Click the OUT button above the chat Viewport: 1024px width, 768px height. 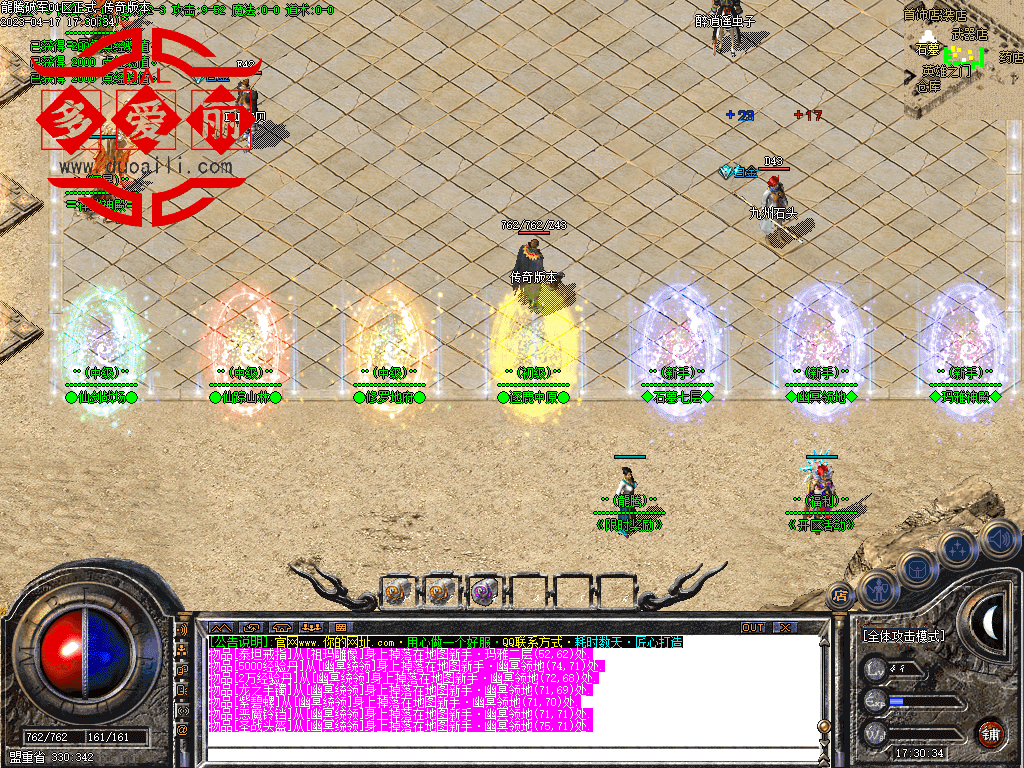pyautogui.click(x=753, y=628)
